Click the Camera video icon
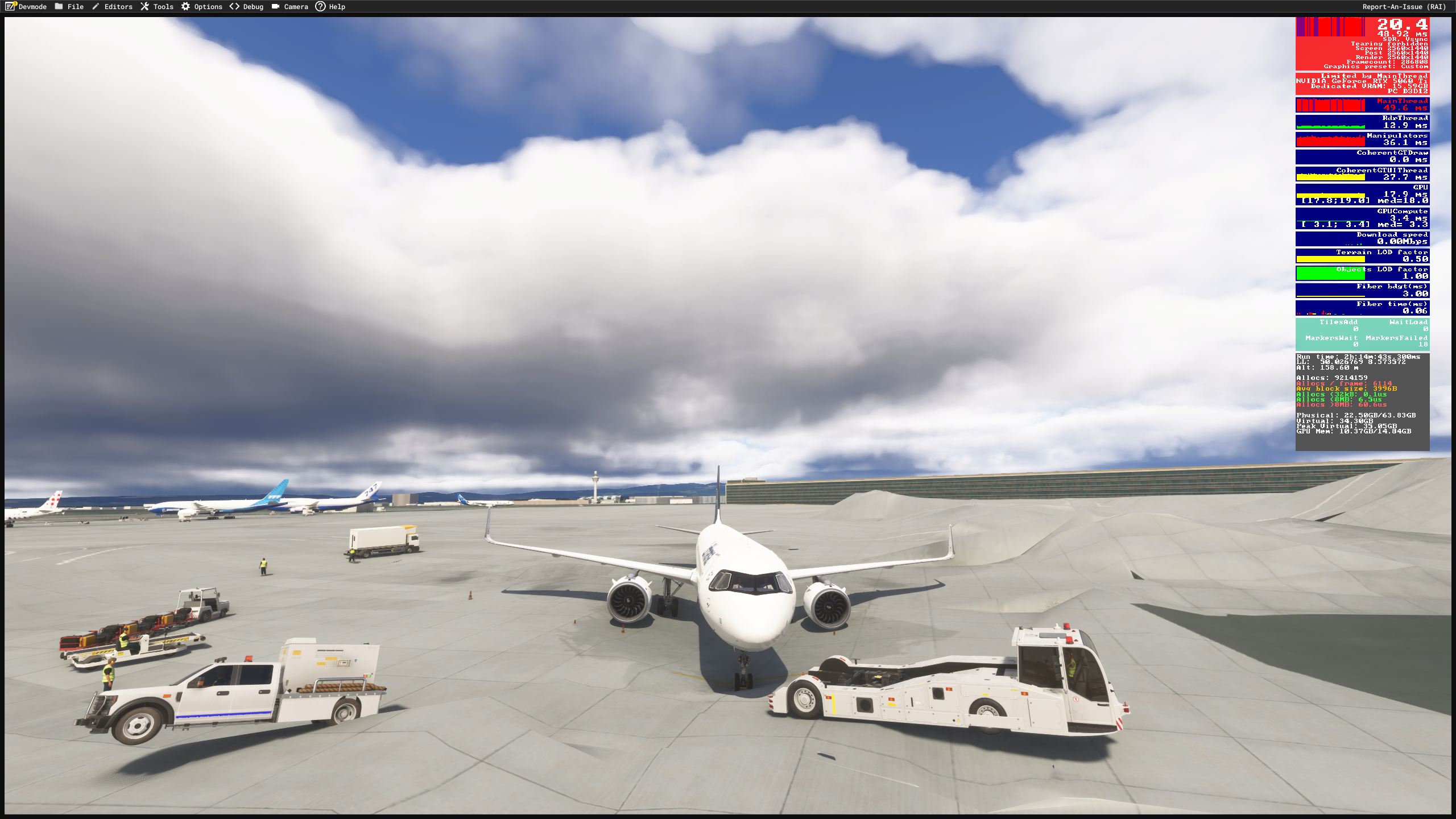 (275, 6)
